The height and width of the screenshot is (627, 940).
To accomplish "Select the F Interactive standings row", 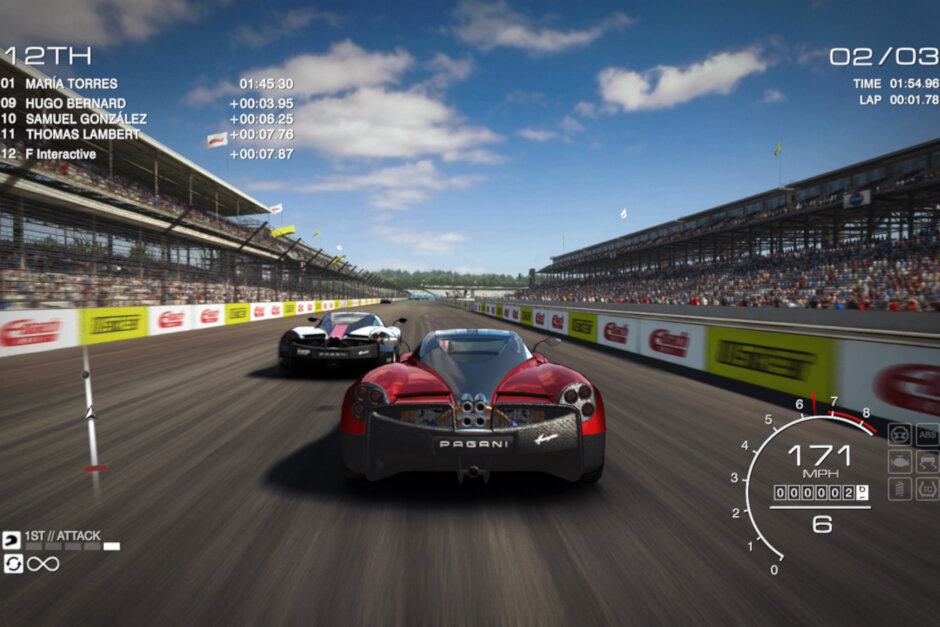I will [x=61, y=154].
